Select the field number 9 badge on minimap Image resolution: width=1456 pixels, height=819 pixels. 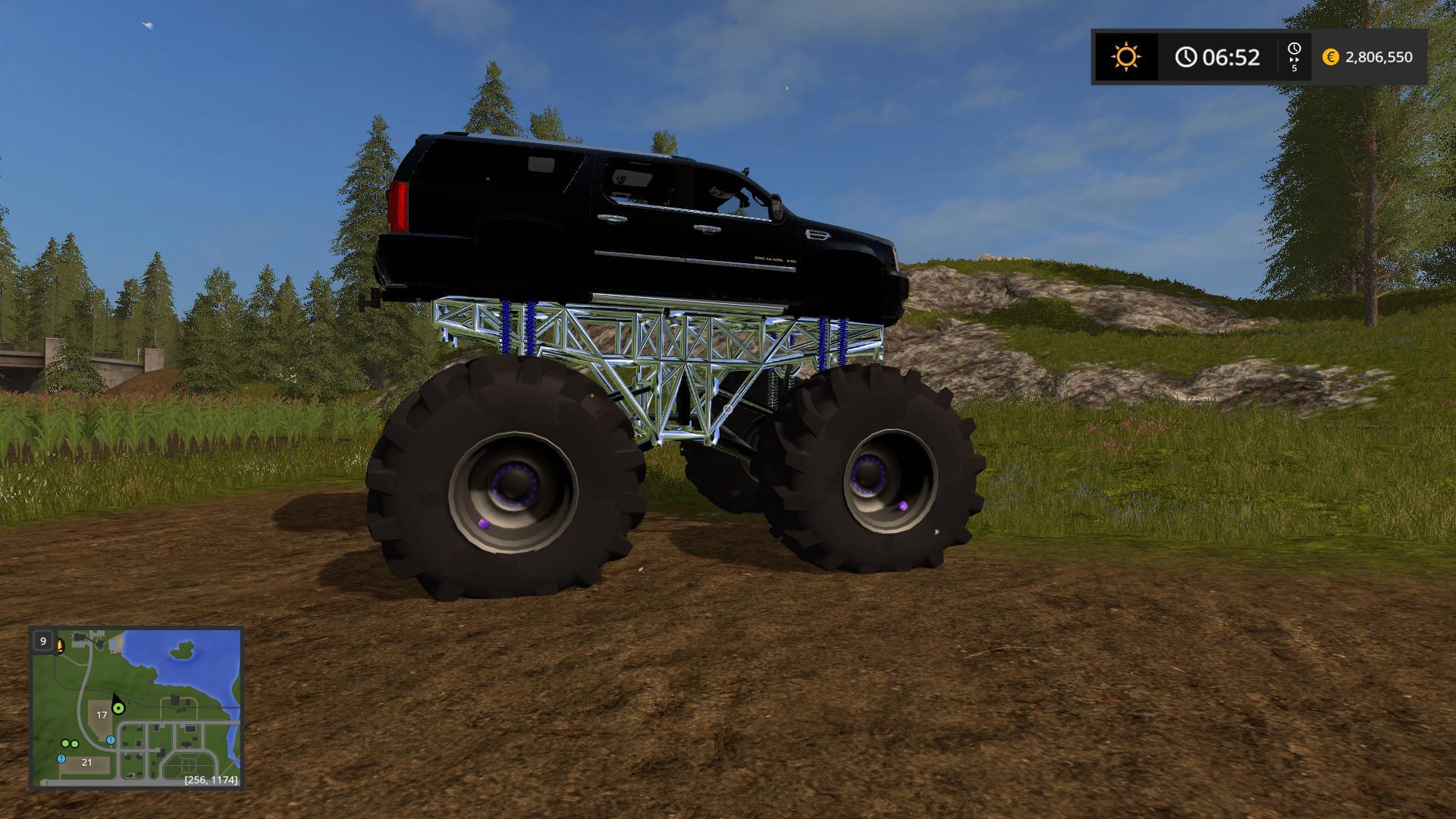(x=43, y=641)
